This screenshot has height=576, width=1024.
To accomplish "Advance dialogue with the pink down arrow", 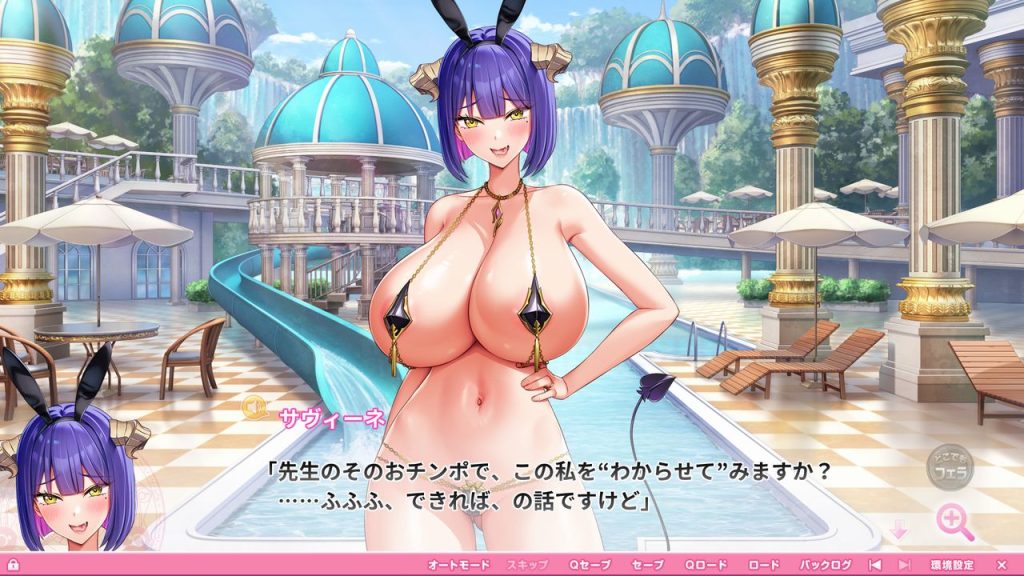I will (899, 530).
